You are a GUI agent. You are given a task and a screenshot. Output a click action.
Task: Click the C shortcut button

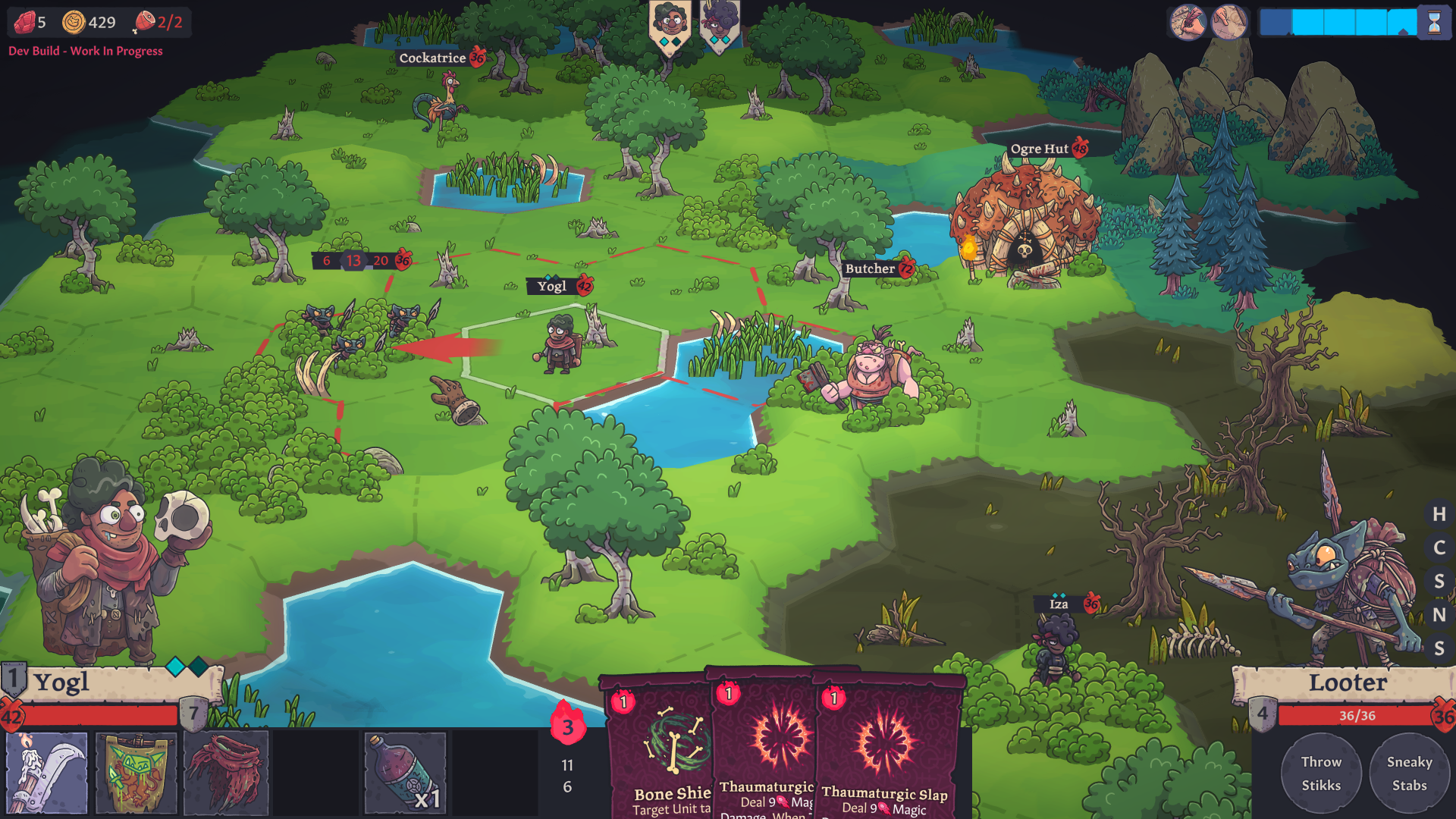(x=1439, y=548)
